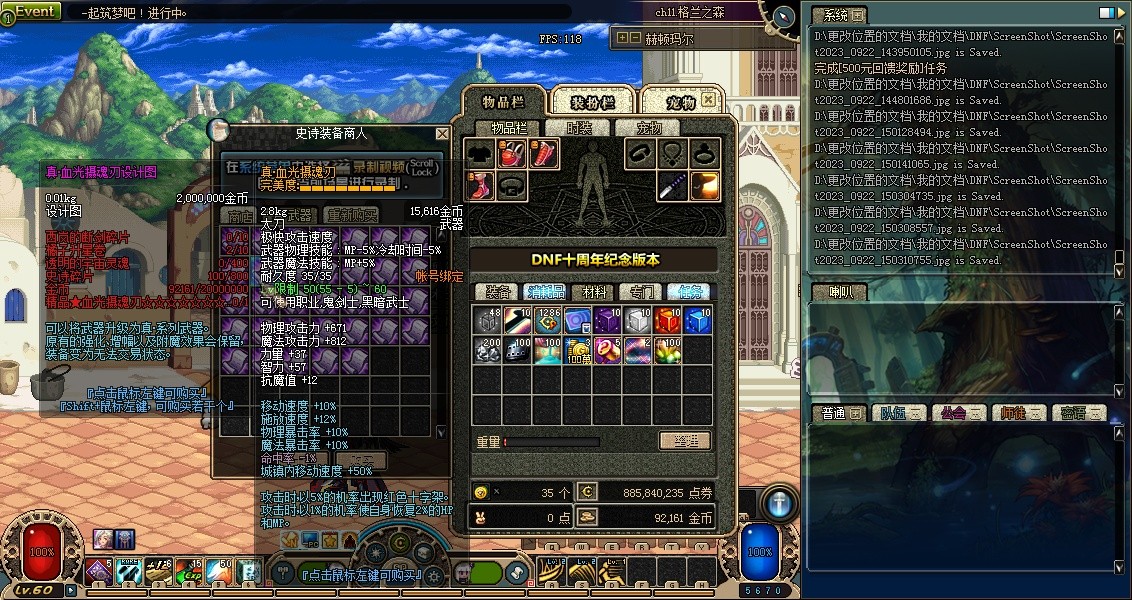Select the 任务 item category

689,292
